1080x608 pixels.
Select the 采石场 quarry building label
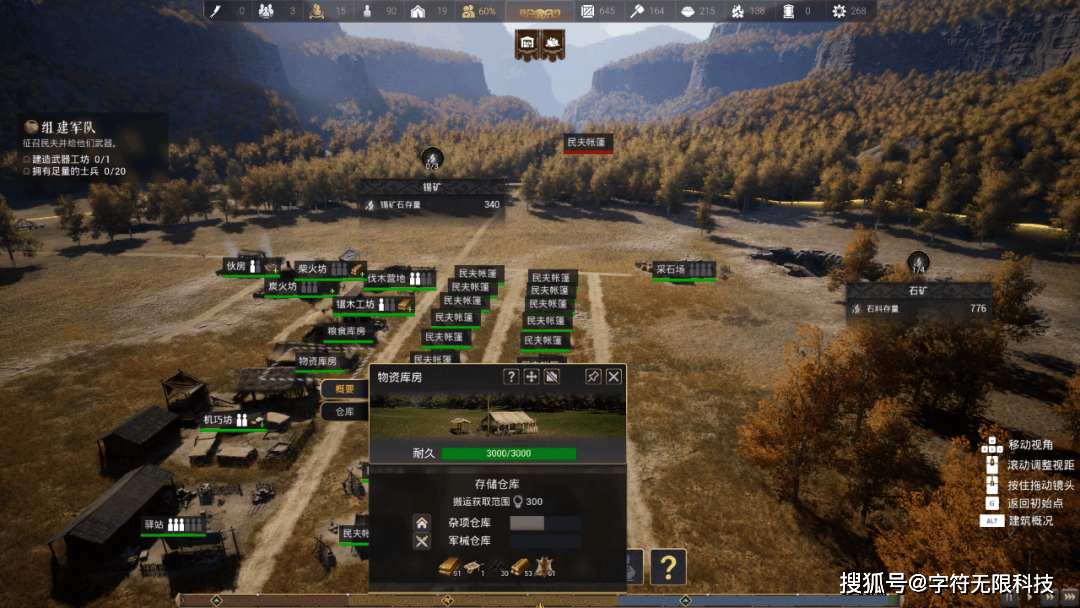pyautogui.click(x=672, y=269)
